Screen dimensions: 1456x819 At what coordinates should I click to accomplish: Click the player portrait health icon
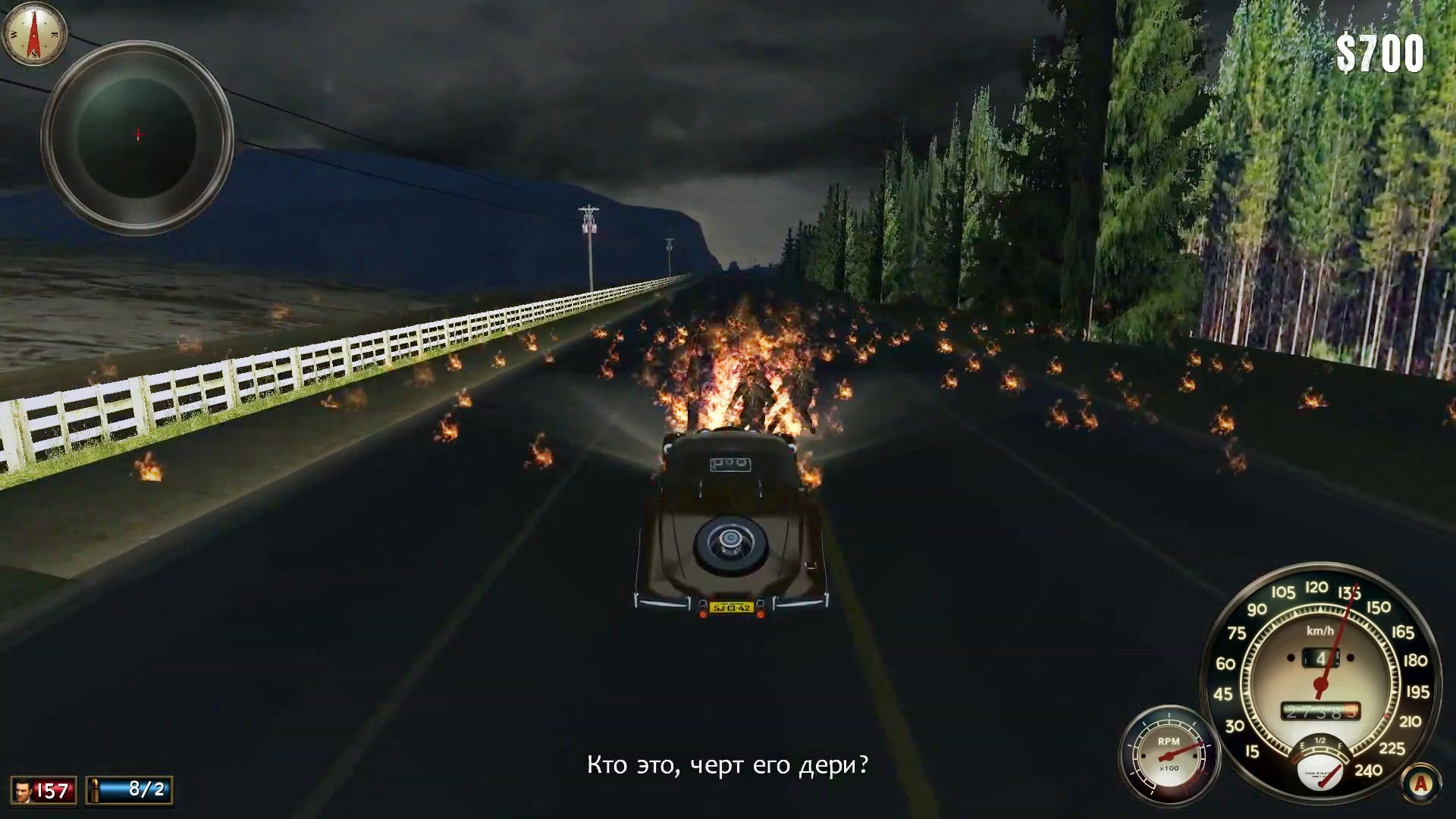21,791
